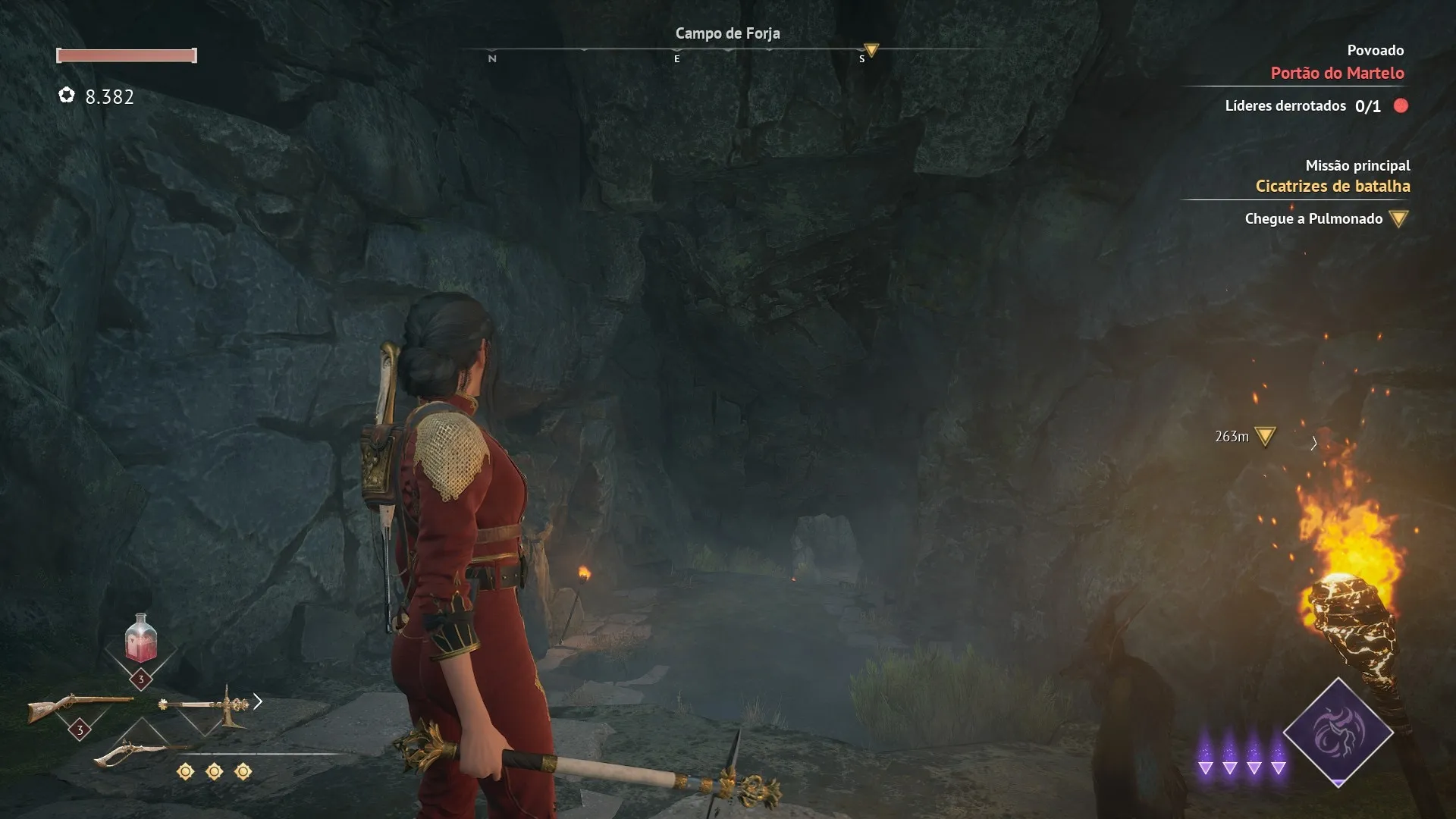Viewport: 1456px width, 819px height.
Task: Click the yellow quest marker on the compass
Action: point(871,51)
